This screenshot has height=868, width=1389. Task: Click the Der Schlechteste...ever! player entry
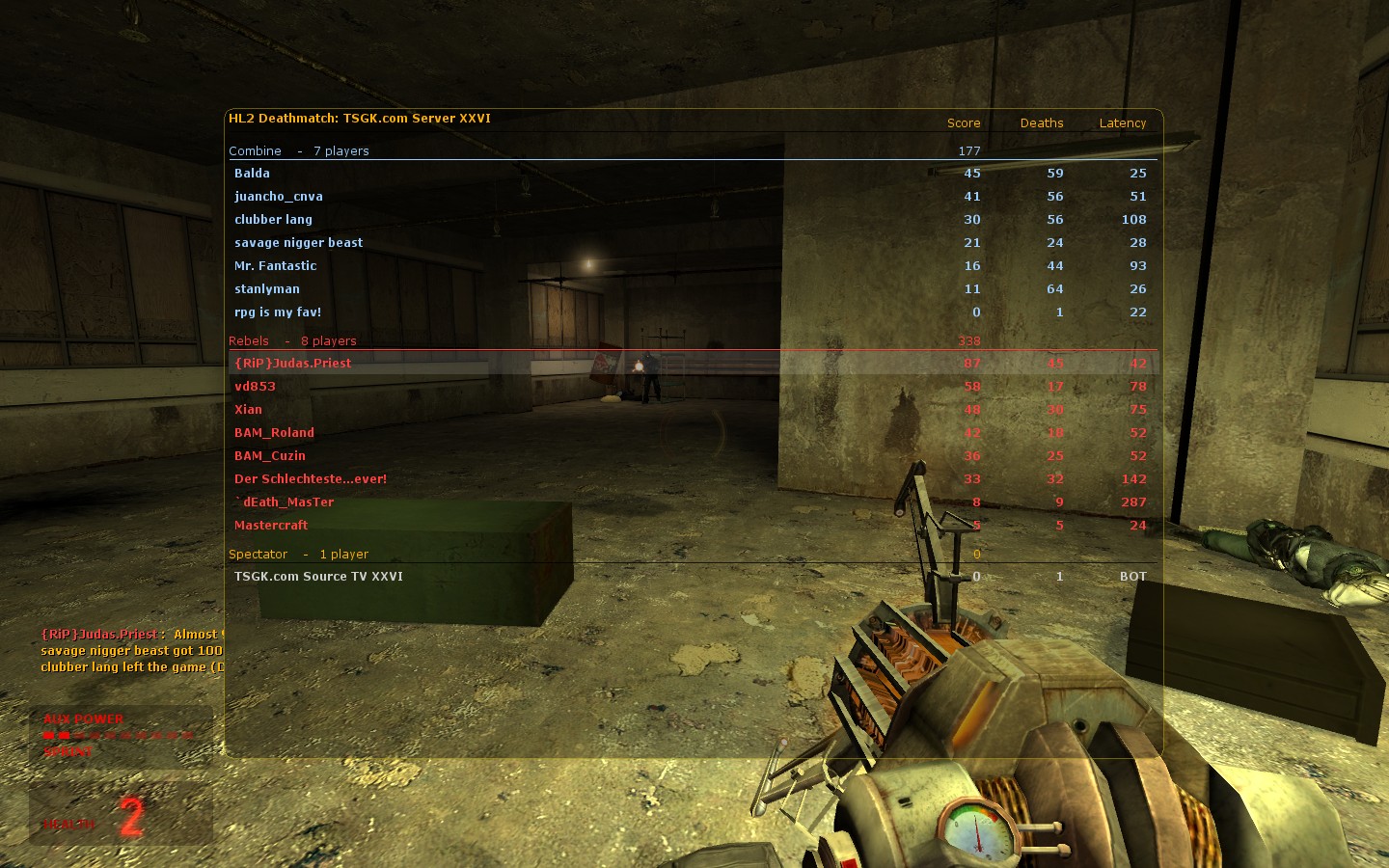click(310, 478)
